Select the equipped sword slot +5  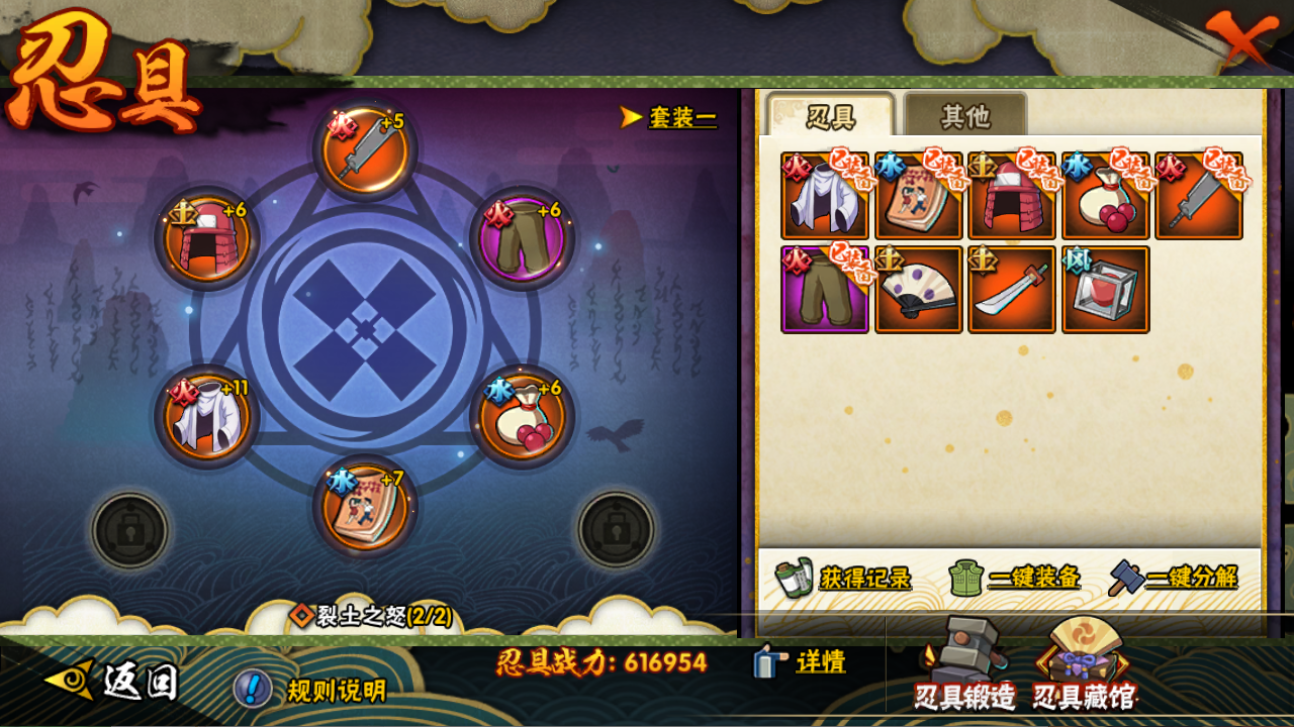tap(366, 152)
